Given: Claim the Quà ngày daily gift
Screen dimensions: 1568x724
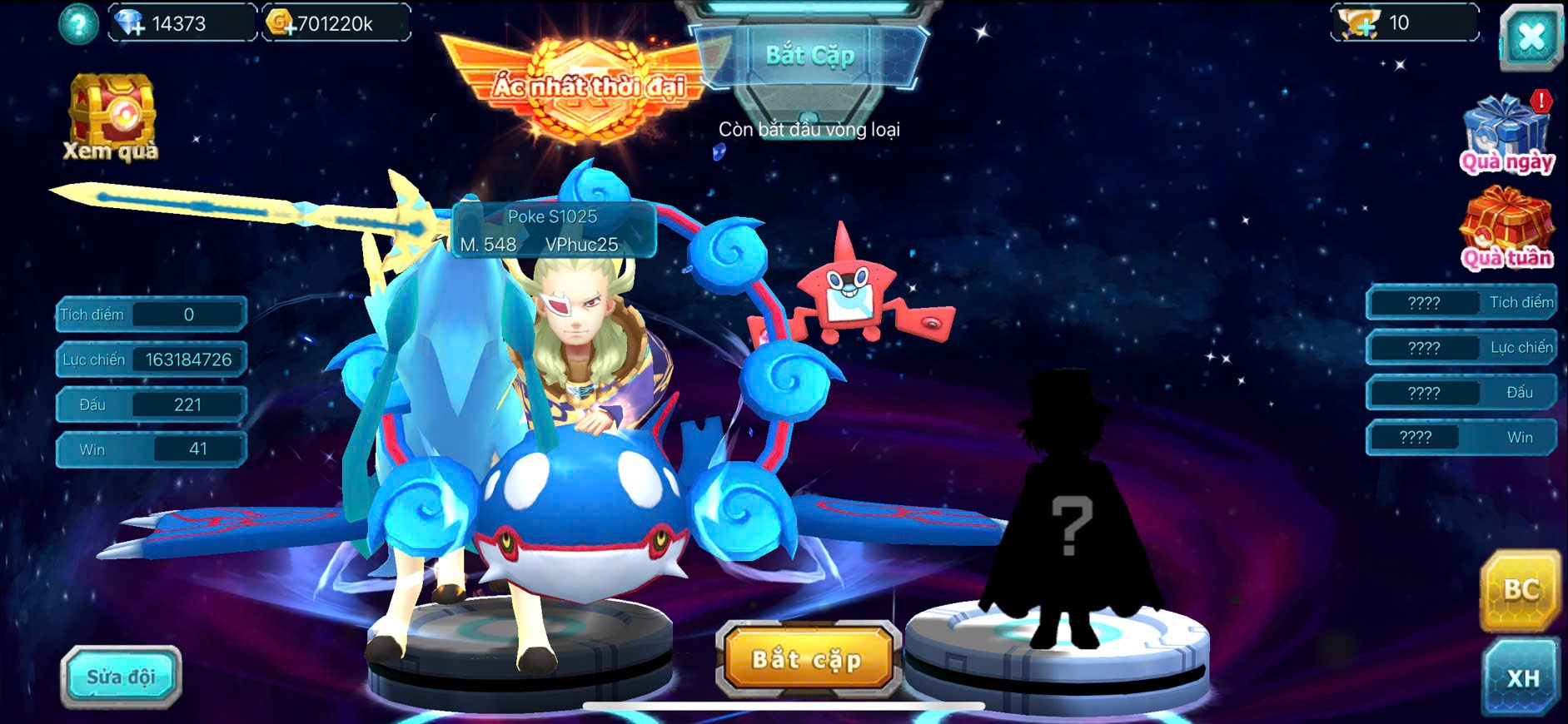Looking at the screenshot, I should (1506, 133).
